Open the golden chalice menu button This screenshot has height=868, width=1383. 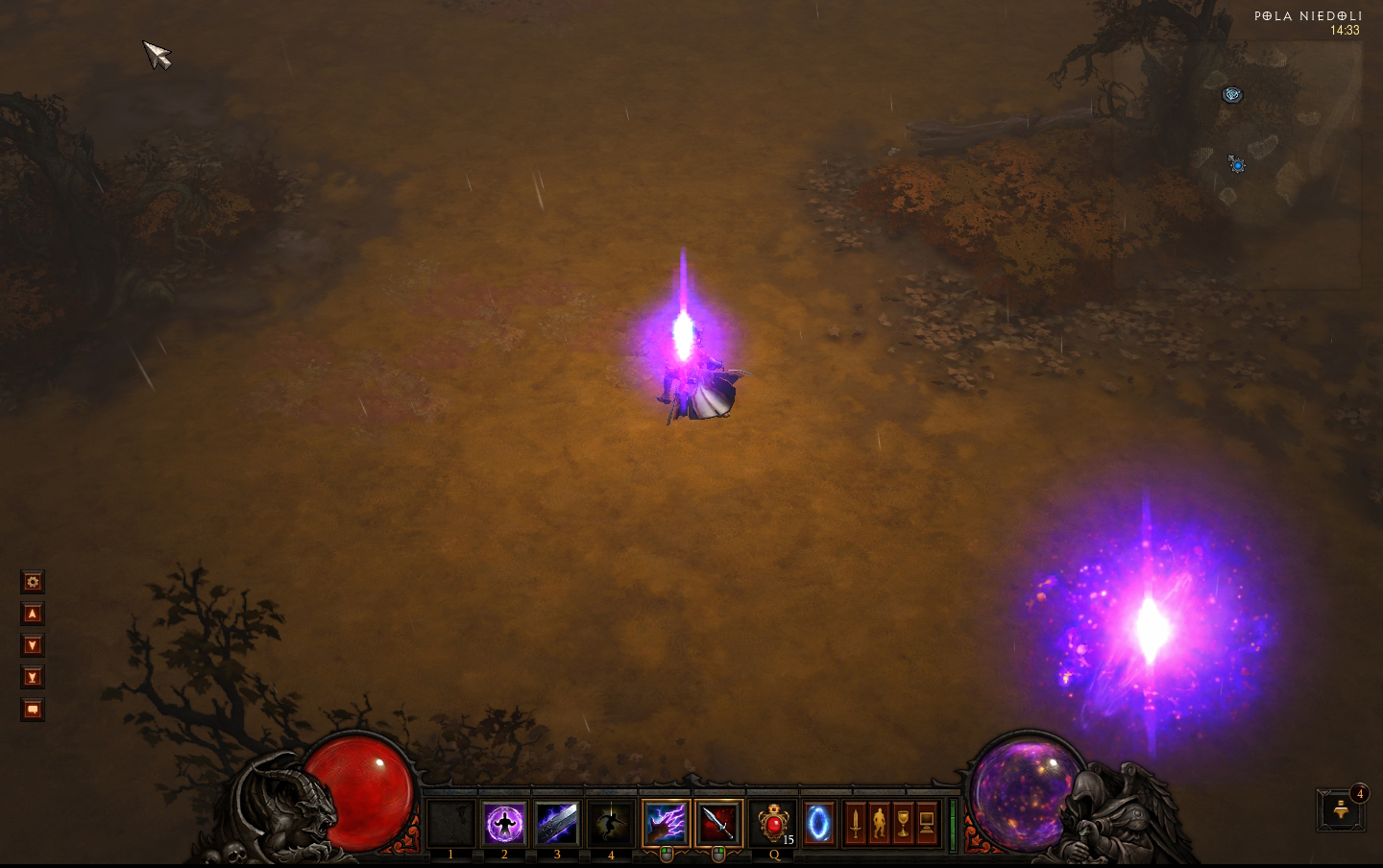tap(903, 824)
